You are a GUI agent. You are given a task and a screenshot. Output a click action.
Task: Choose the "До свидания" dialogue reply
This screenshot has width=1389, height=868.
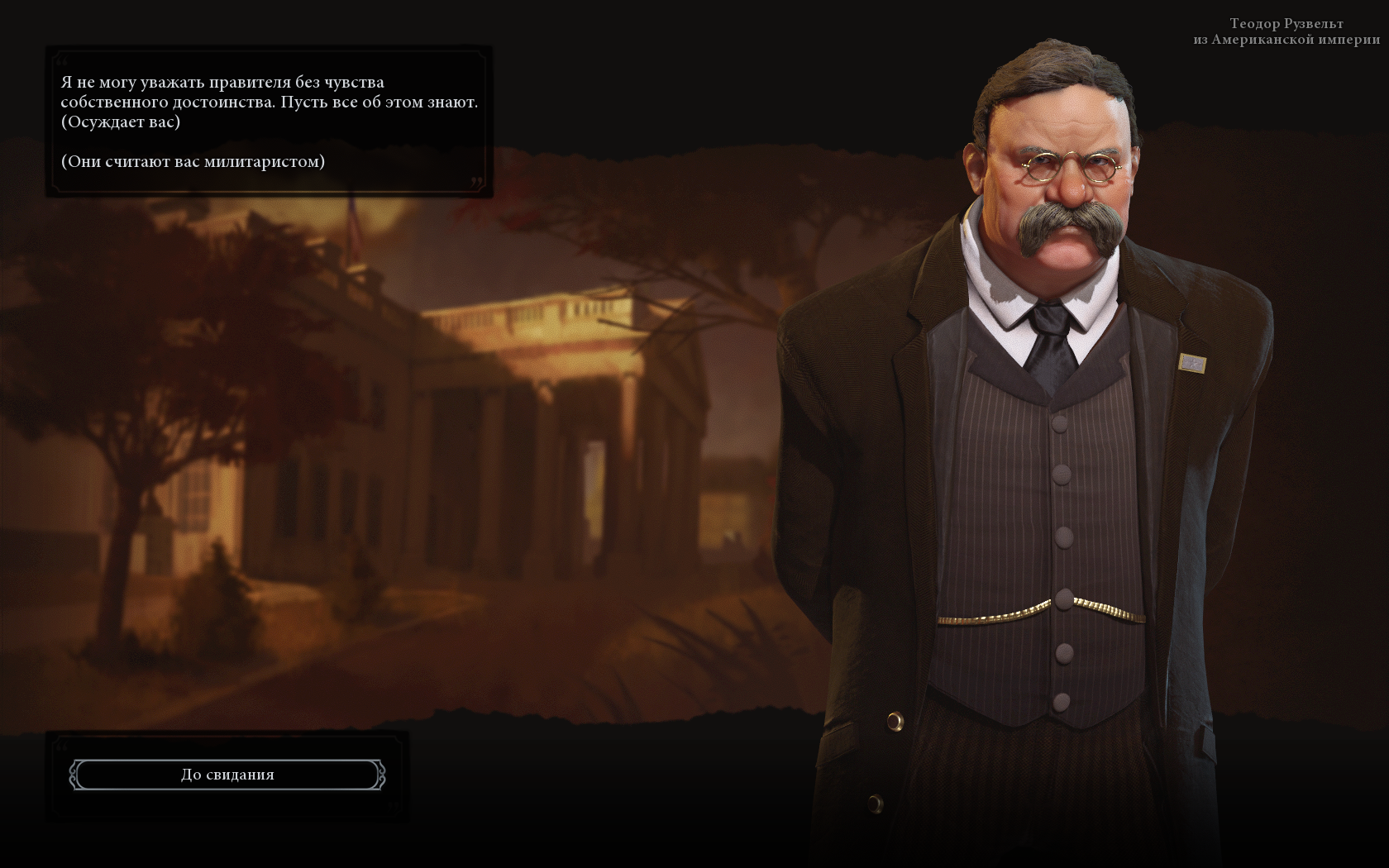coord(227,775)
